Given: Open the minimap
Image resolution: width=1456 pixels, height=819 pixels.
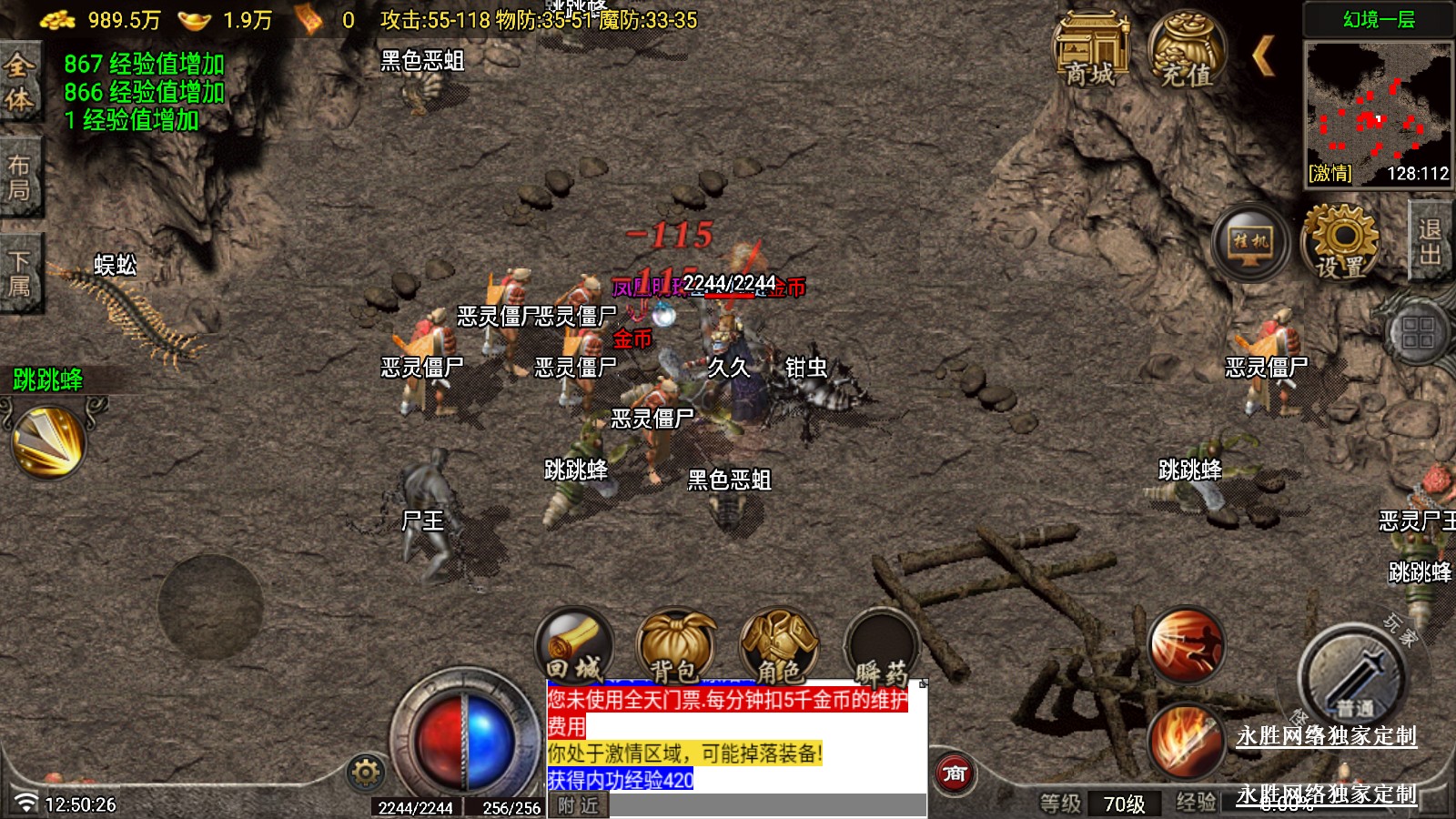Looking at the screenshot, I should pos(1378,111).
